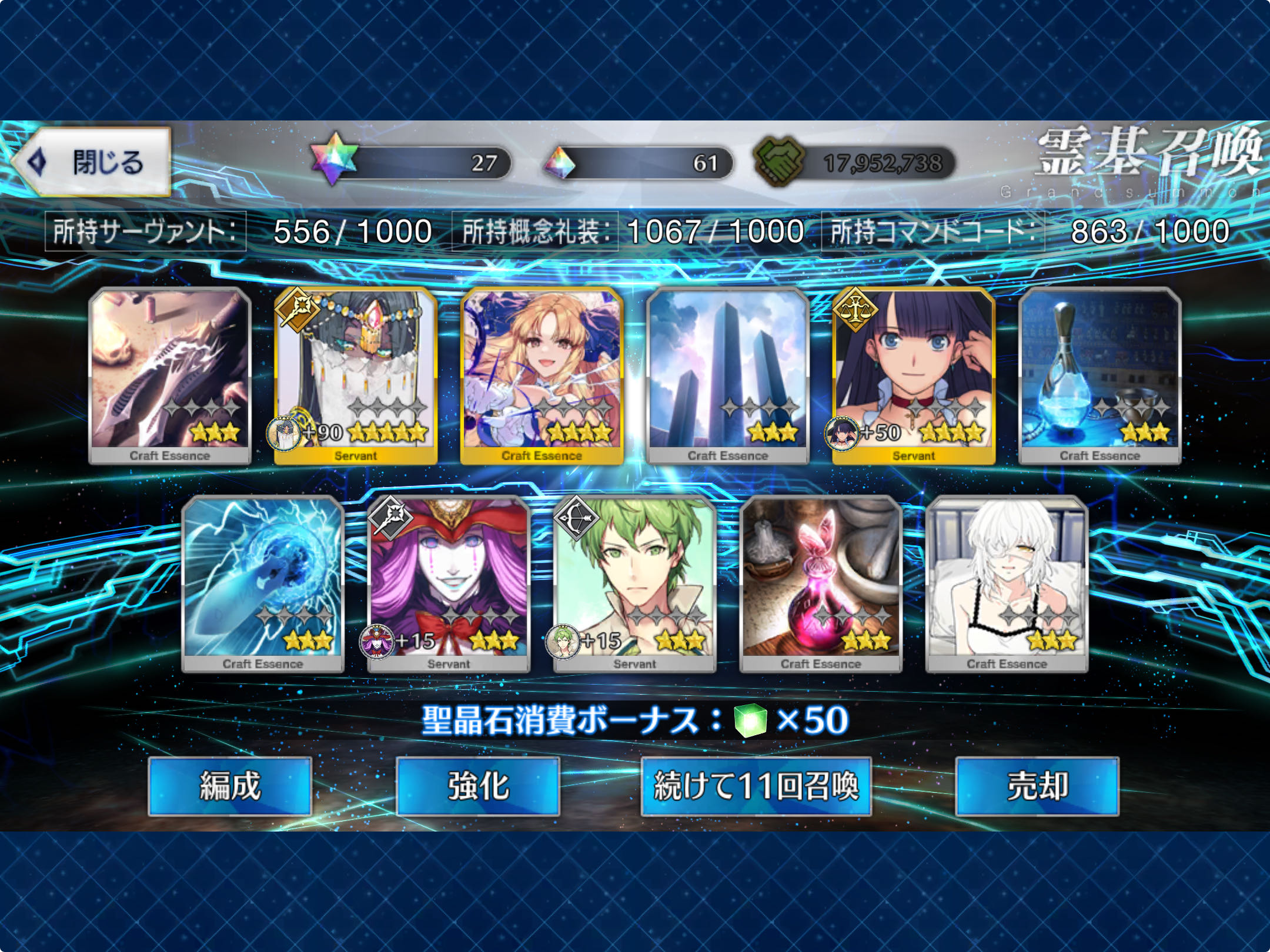Summon 11 more times with 続けて11回召喚

click(756, 786)
